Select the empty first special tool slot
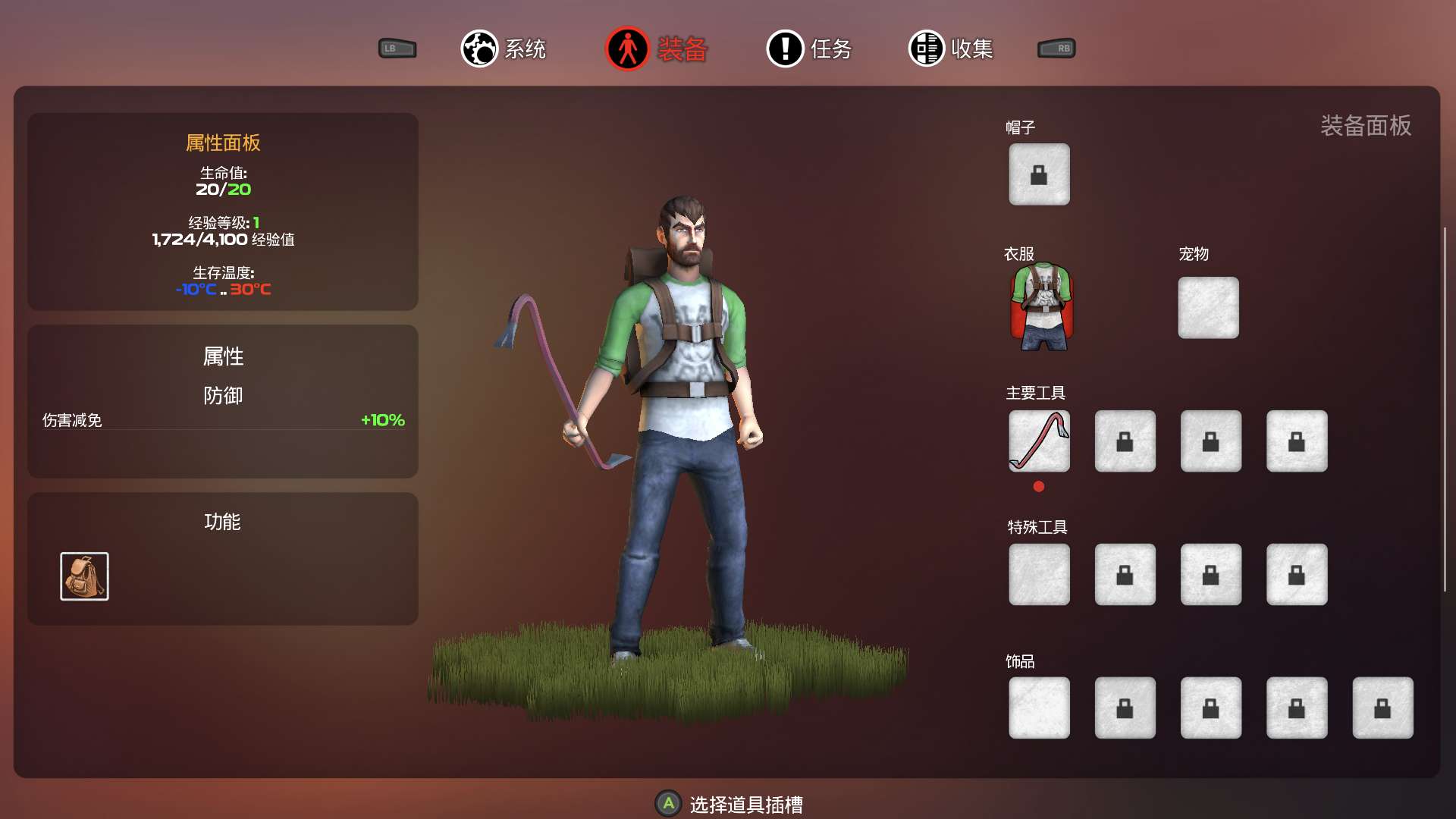The width and height of the screenshot is (1456, 819). [1039, 575]
